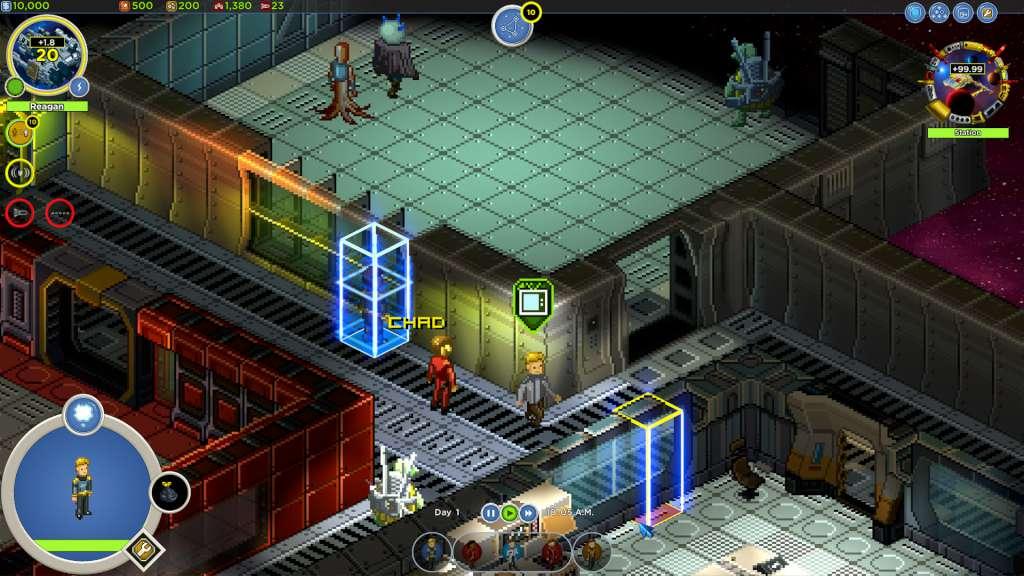Open the wrench build tool diamond

[x=143, y=548]
